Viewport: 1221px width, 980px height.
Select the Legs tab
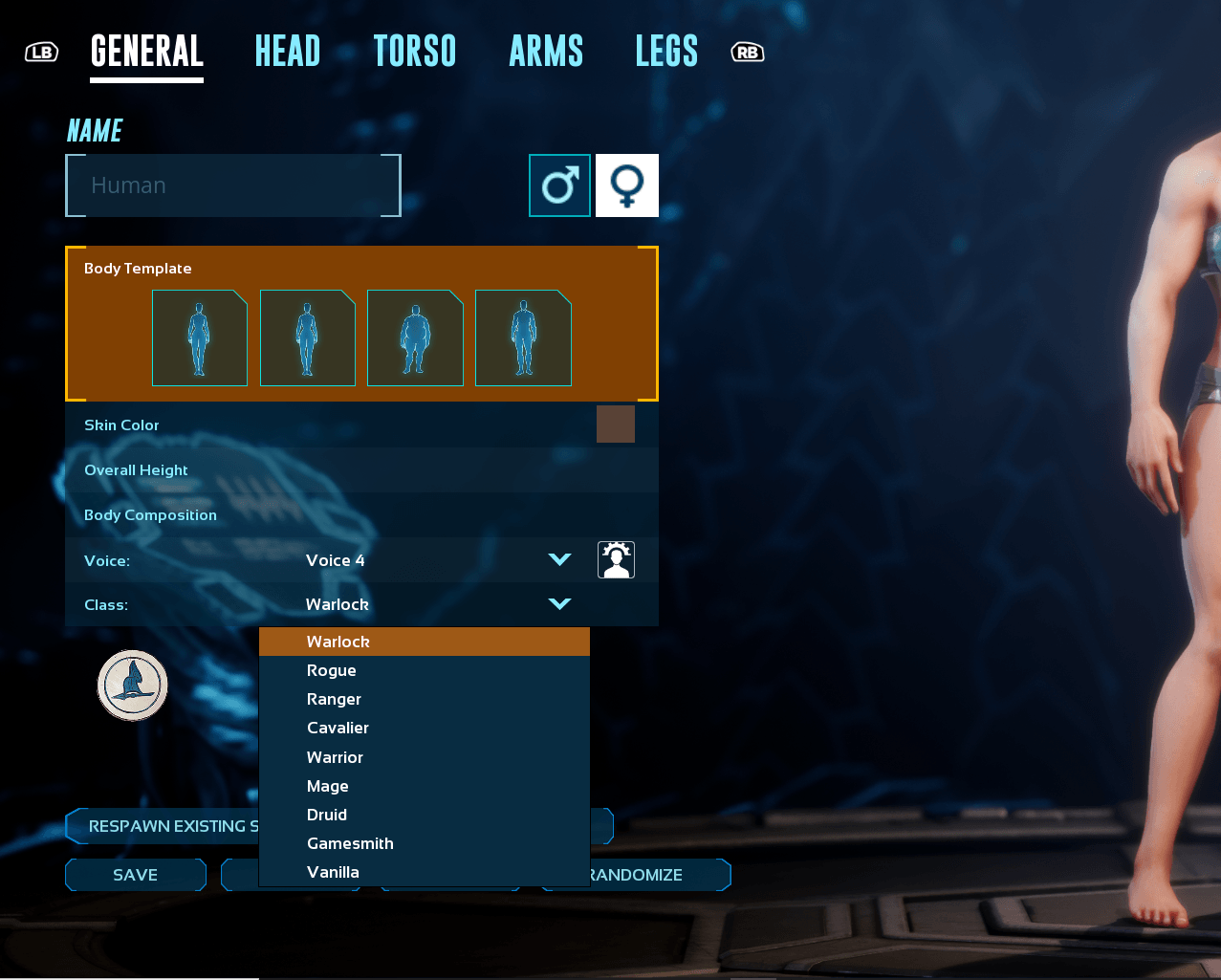click(x=666, y=52)
